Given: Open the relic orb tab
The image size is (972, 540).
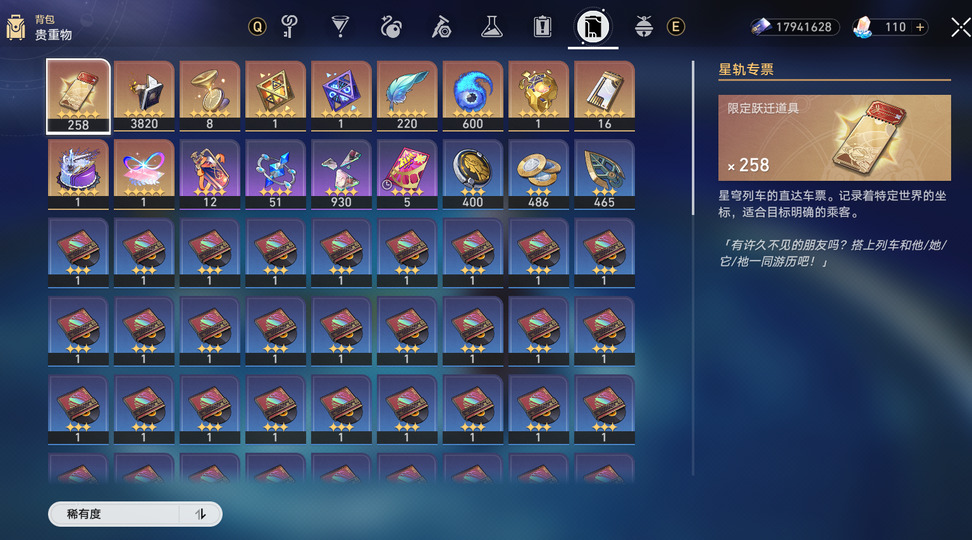Looking at the screenshot, I should coord(390,26).
